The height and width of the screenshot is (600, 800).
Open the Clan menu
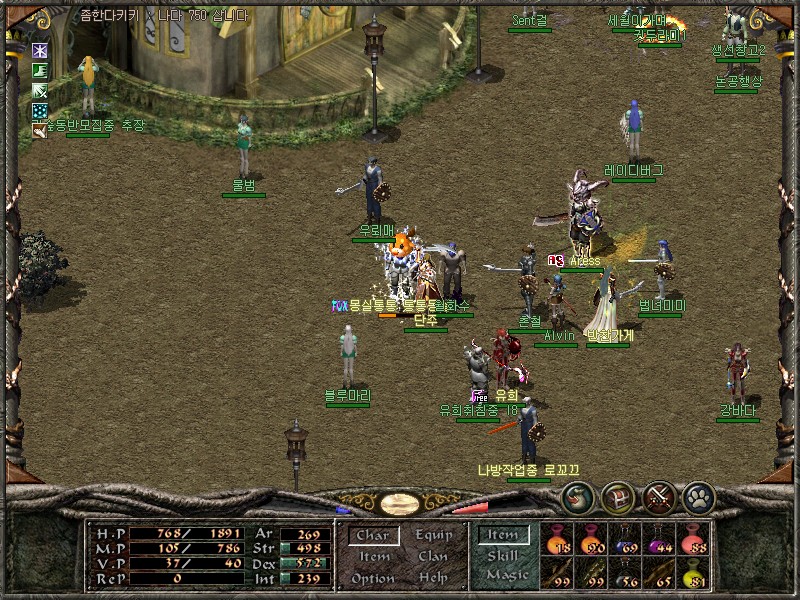click(434, 556)
